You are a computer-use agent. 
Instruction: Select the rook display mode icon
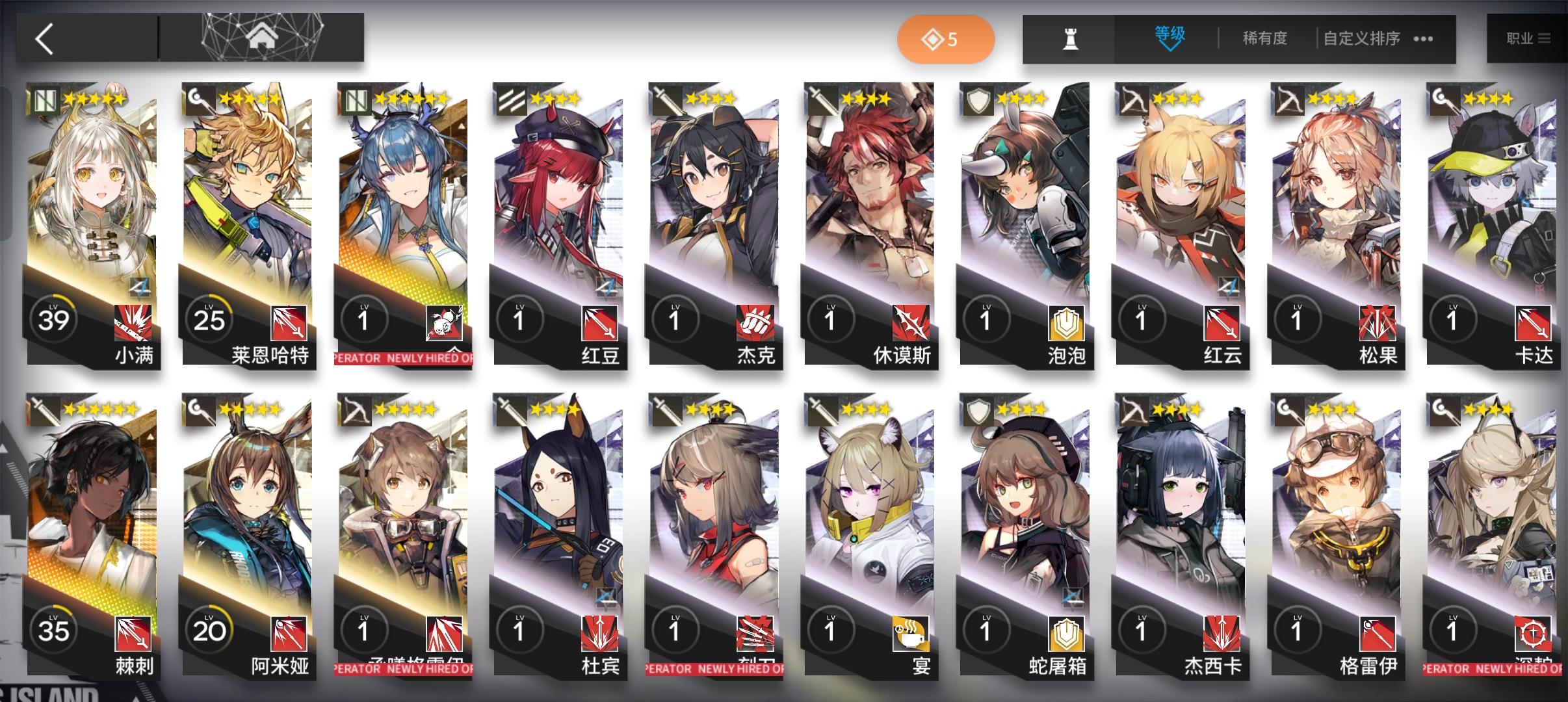click(1070, 38)
